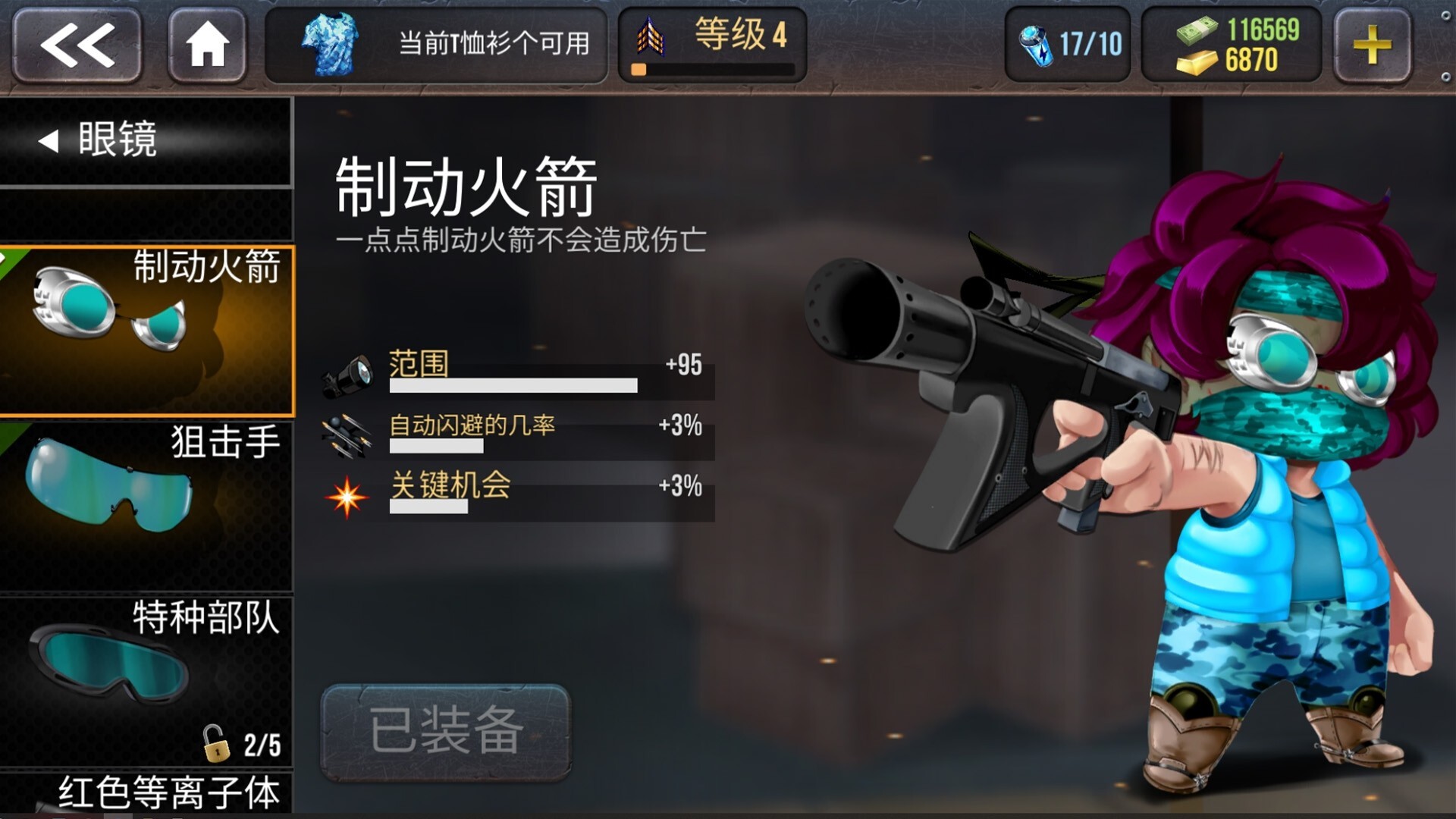Click the telescope icon beside 范围 stat
Screen dimensions: 1456x819
(x=353, y=372)
